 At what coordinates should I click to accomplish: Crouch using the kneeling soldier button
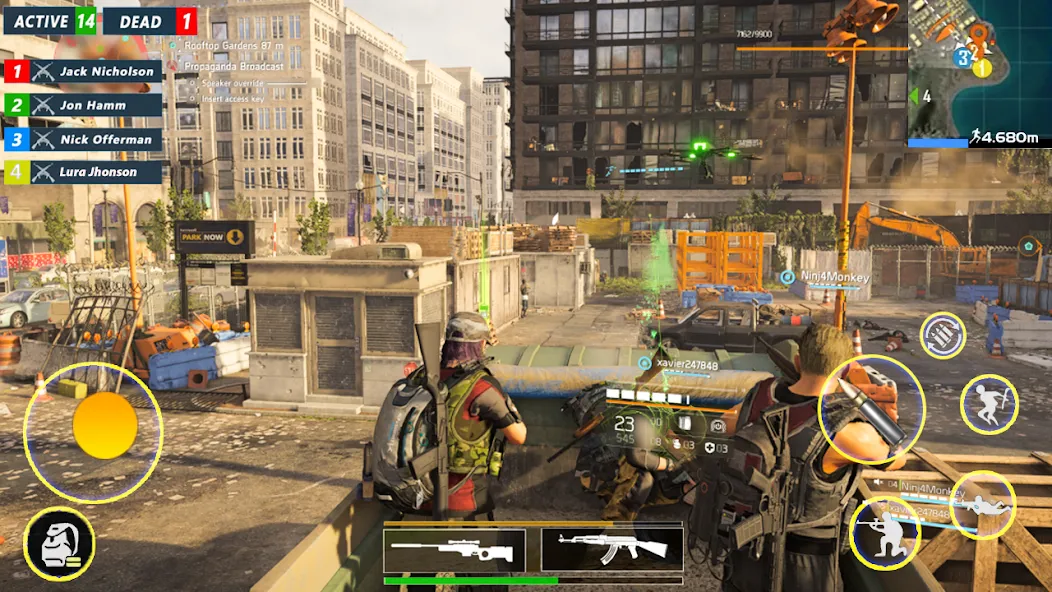click(883, 532)
